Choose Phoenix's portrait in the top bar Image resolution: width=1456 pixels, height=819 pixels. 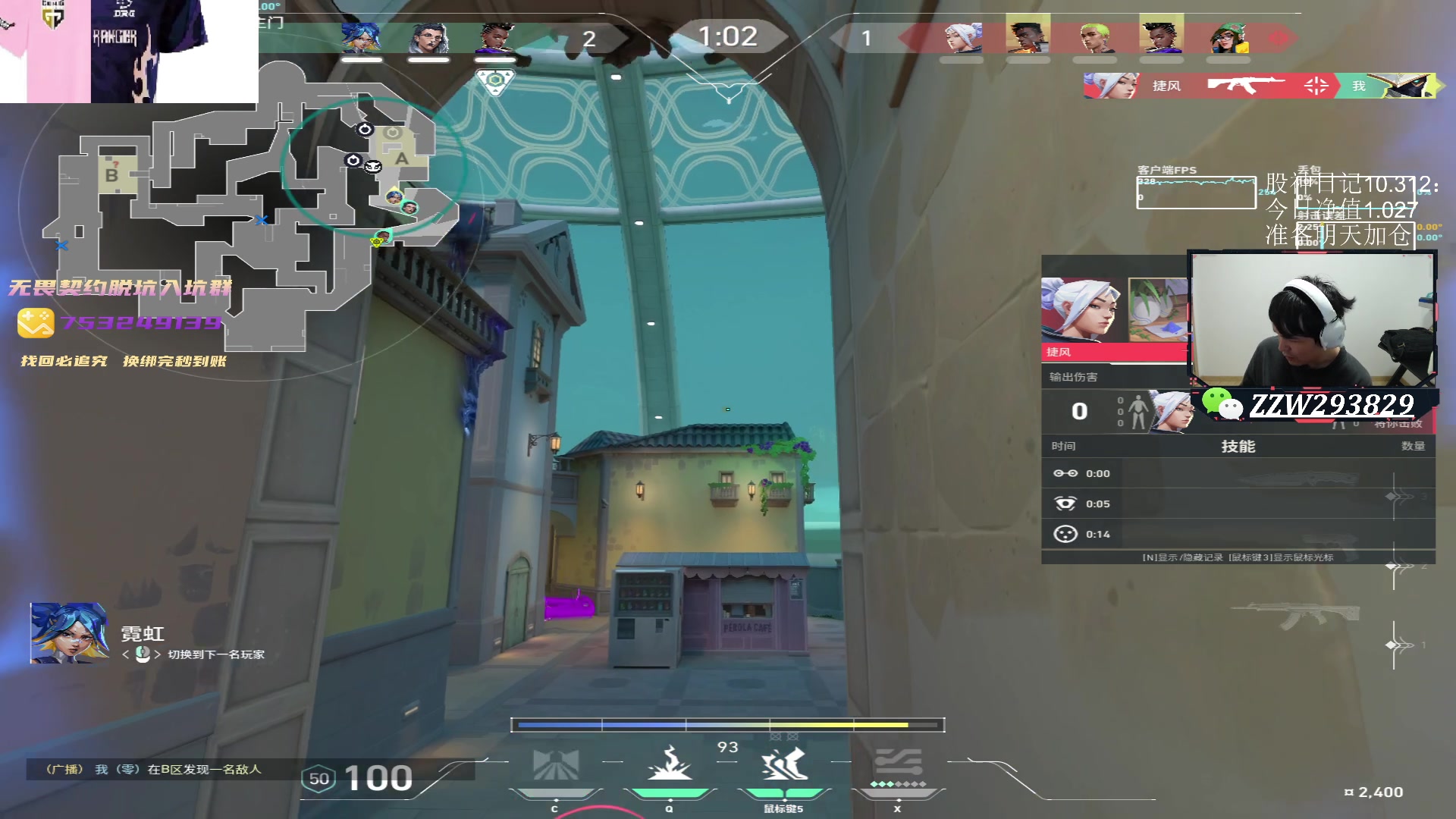click(x=1028, y=35)
